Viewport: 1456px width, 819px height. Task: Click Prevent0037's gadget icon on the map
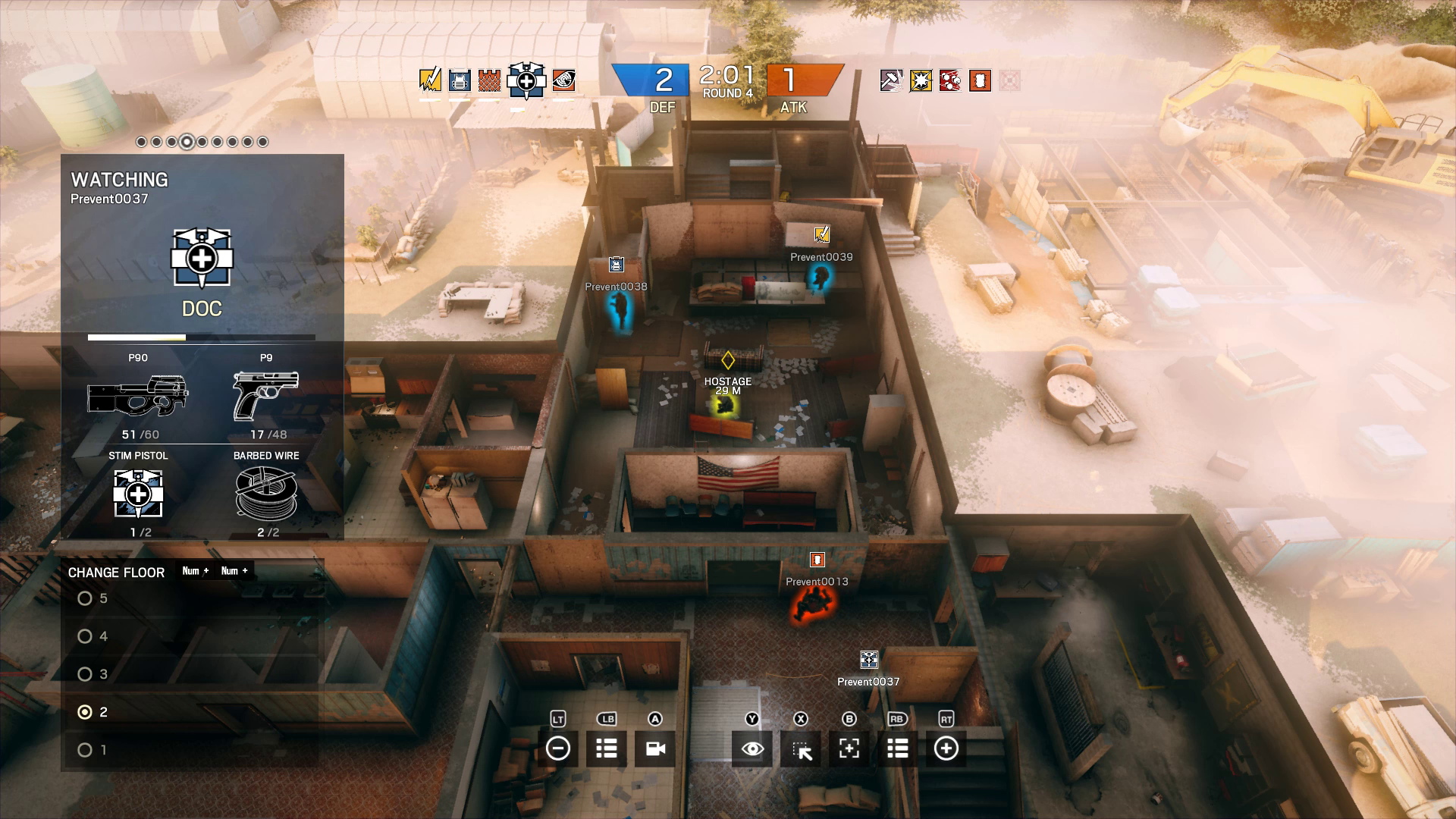tap(868, 658)
